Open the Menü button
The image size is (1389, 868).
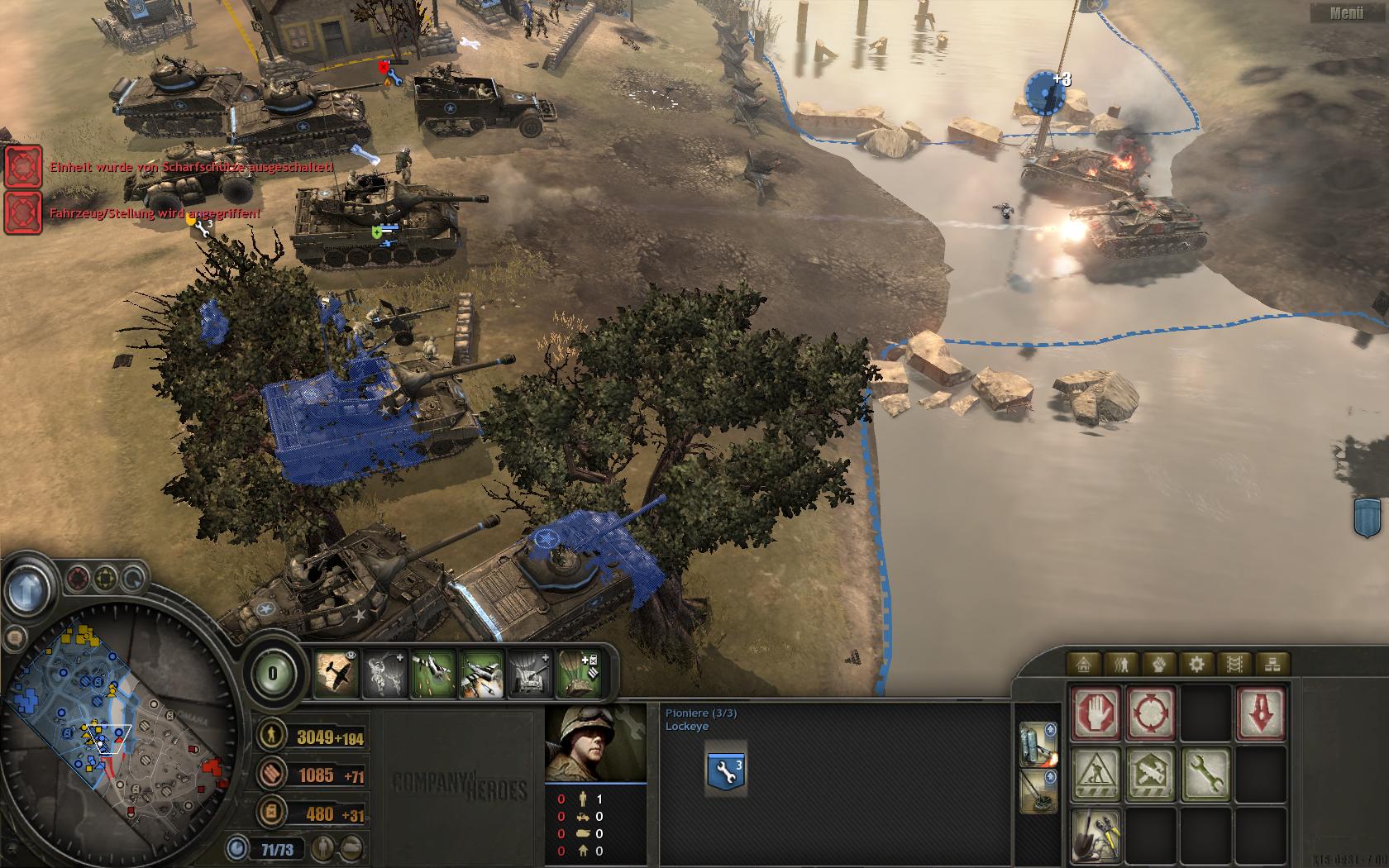1346,12
